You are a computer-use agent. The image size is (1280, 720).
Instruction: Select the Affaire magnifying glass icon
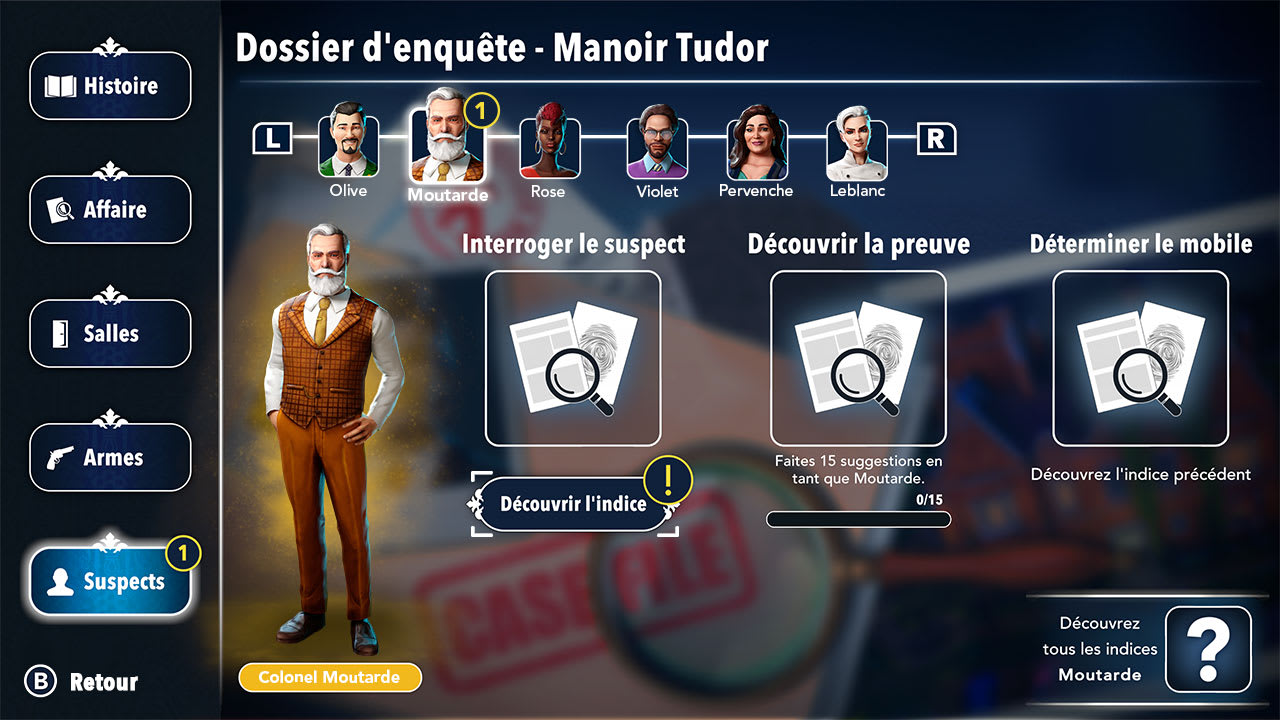(x=110, y=210)
